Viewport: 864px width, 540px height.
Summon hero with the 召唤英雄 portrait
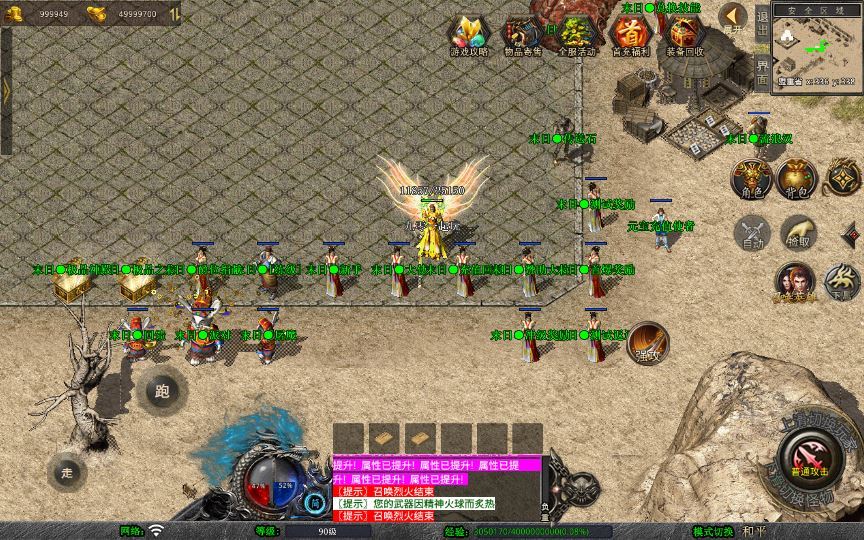click(794, 281)
